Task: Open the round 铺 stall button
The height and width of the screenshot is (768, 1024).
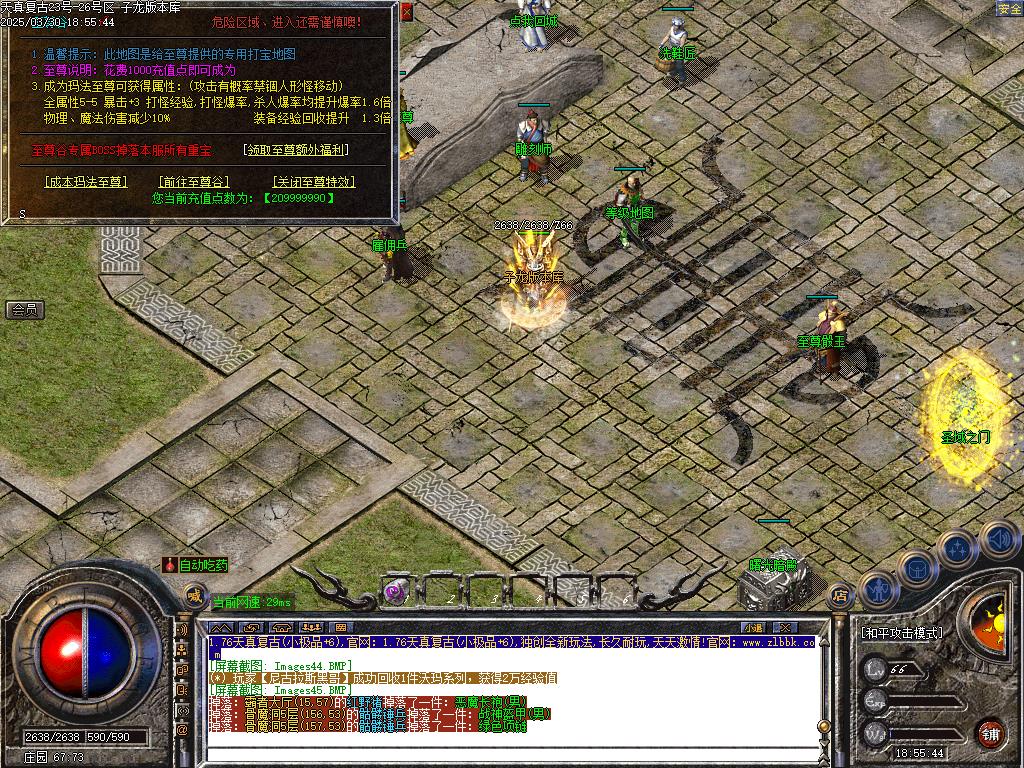Action: click(989, 732)
